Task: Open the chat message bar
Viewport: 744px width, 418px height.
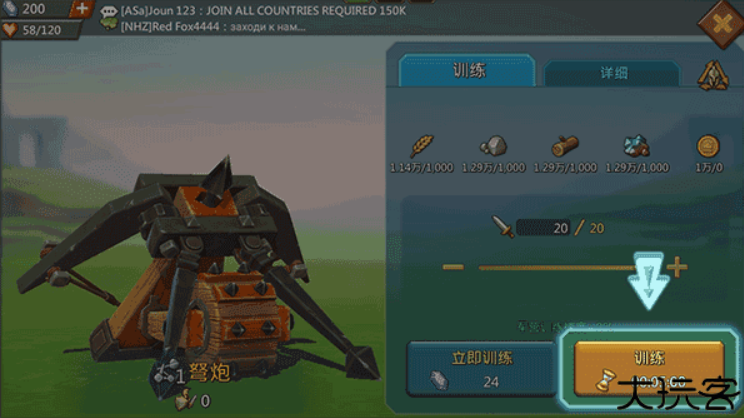Action: [x=250, y=18]
